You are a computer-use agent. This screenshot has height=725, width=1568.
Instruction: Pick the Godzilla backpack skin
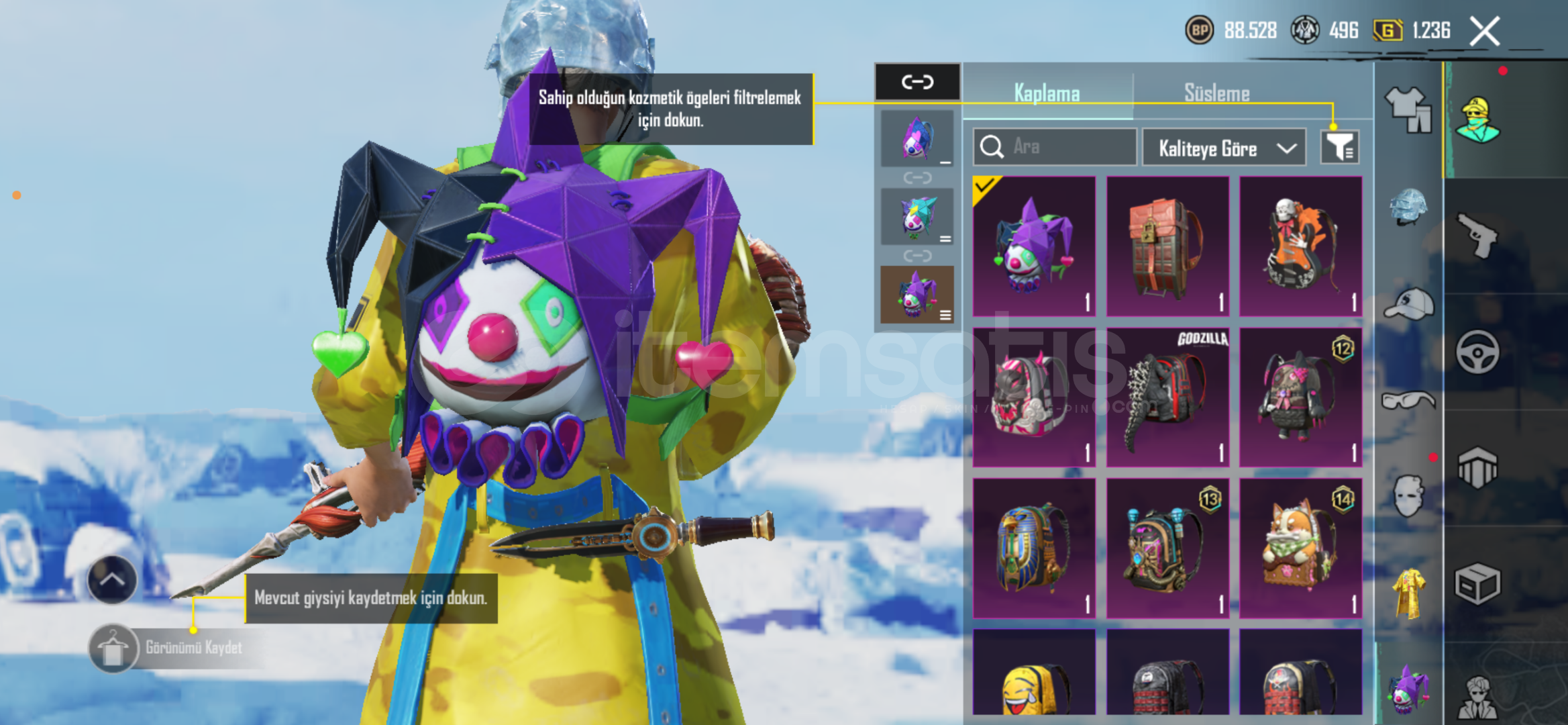tap(1167, 397)
